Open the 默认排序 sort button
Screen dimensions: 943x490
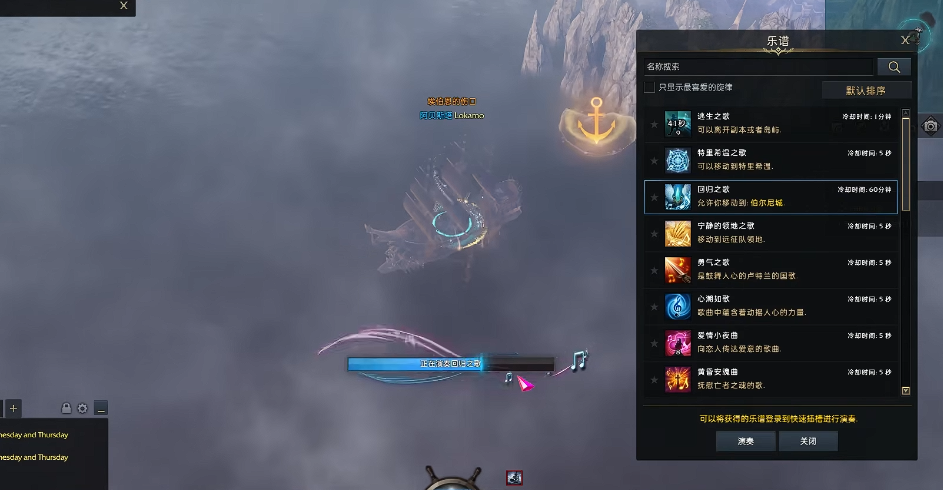(x=865, y=90)
